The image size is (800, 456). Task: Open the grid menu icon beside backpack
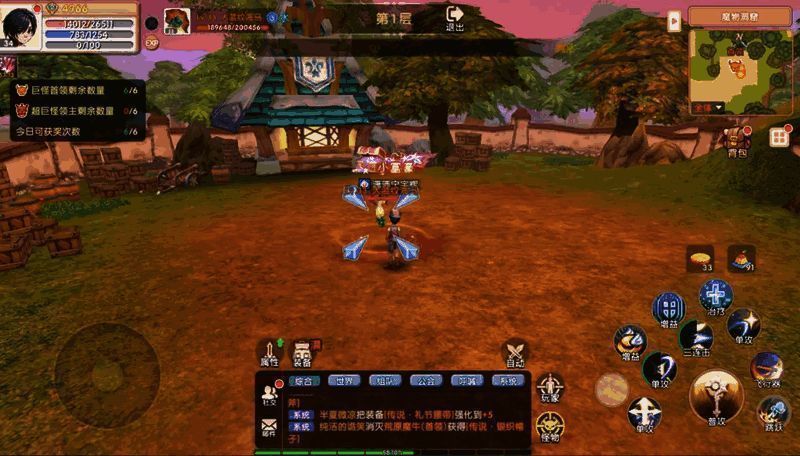coord(780,137)
